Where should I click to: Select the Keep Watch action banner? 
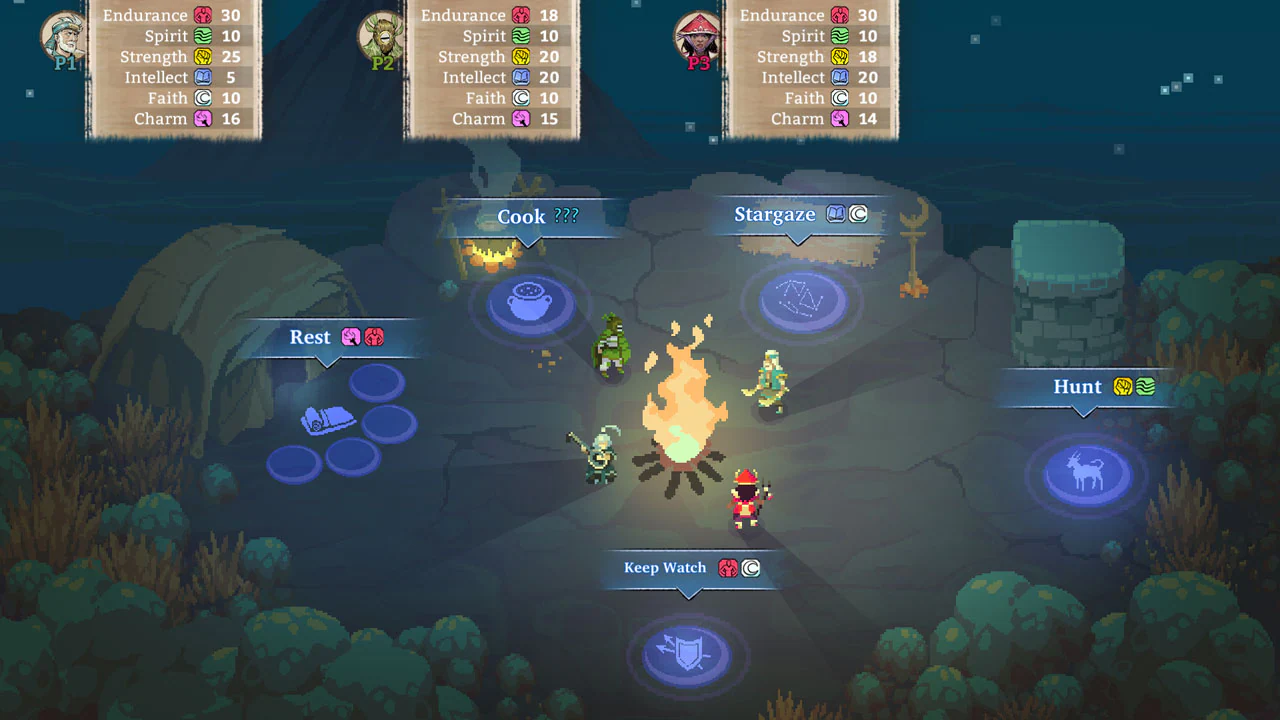point(664,567)
